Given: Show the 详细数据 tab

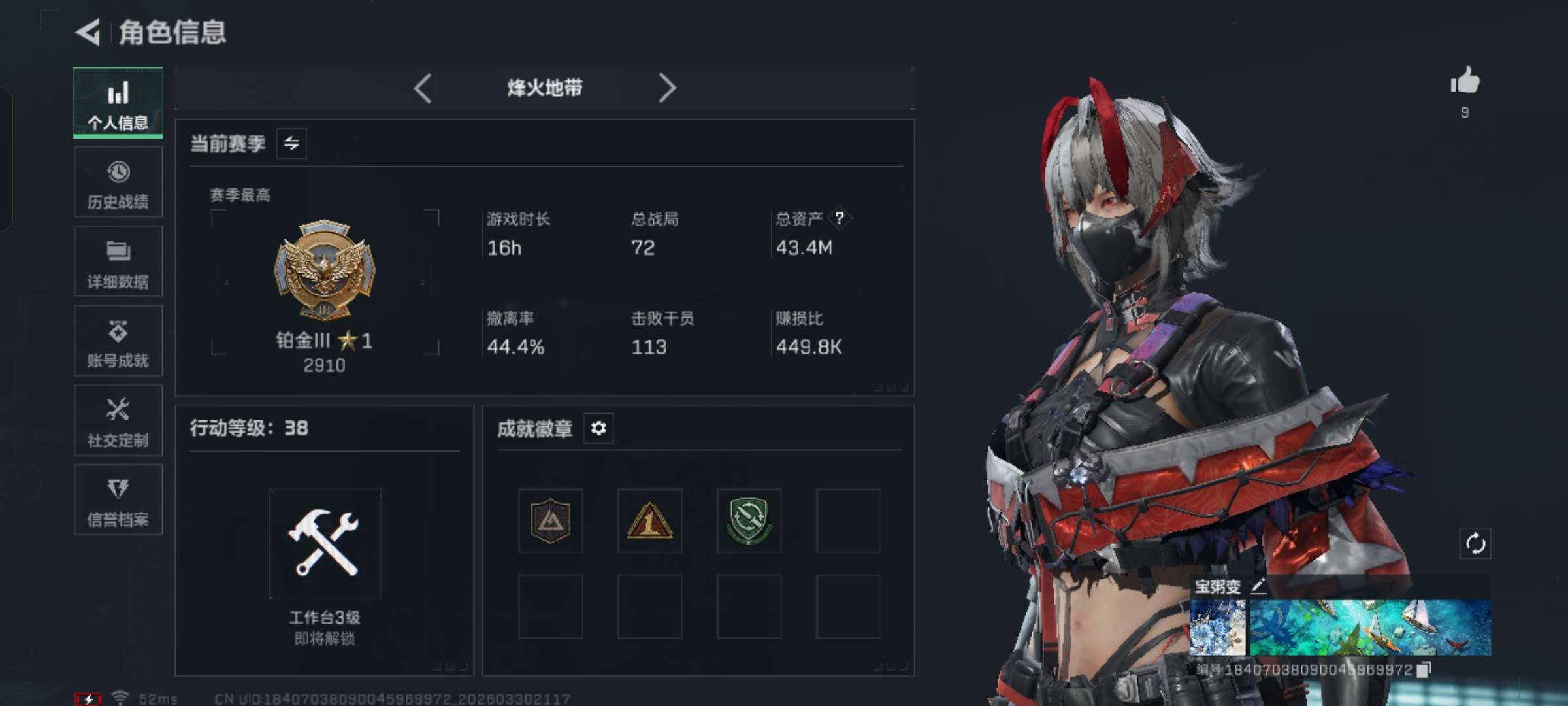Looking at the screenshot, I should 118,261.
